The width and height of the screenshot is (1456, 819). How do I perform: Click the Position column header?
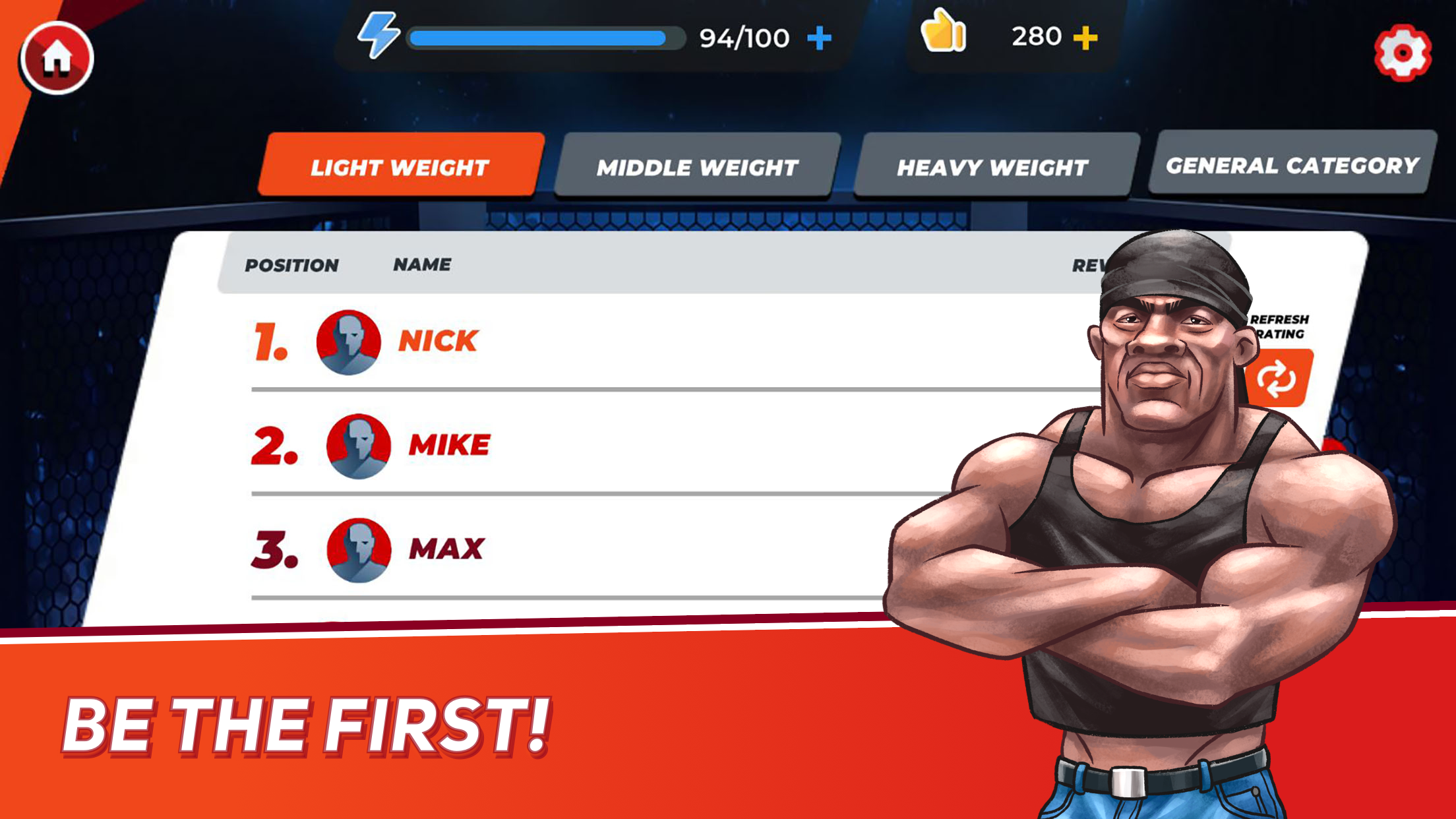(x=293, y=265)
